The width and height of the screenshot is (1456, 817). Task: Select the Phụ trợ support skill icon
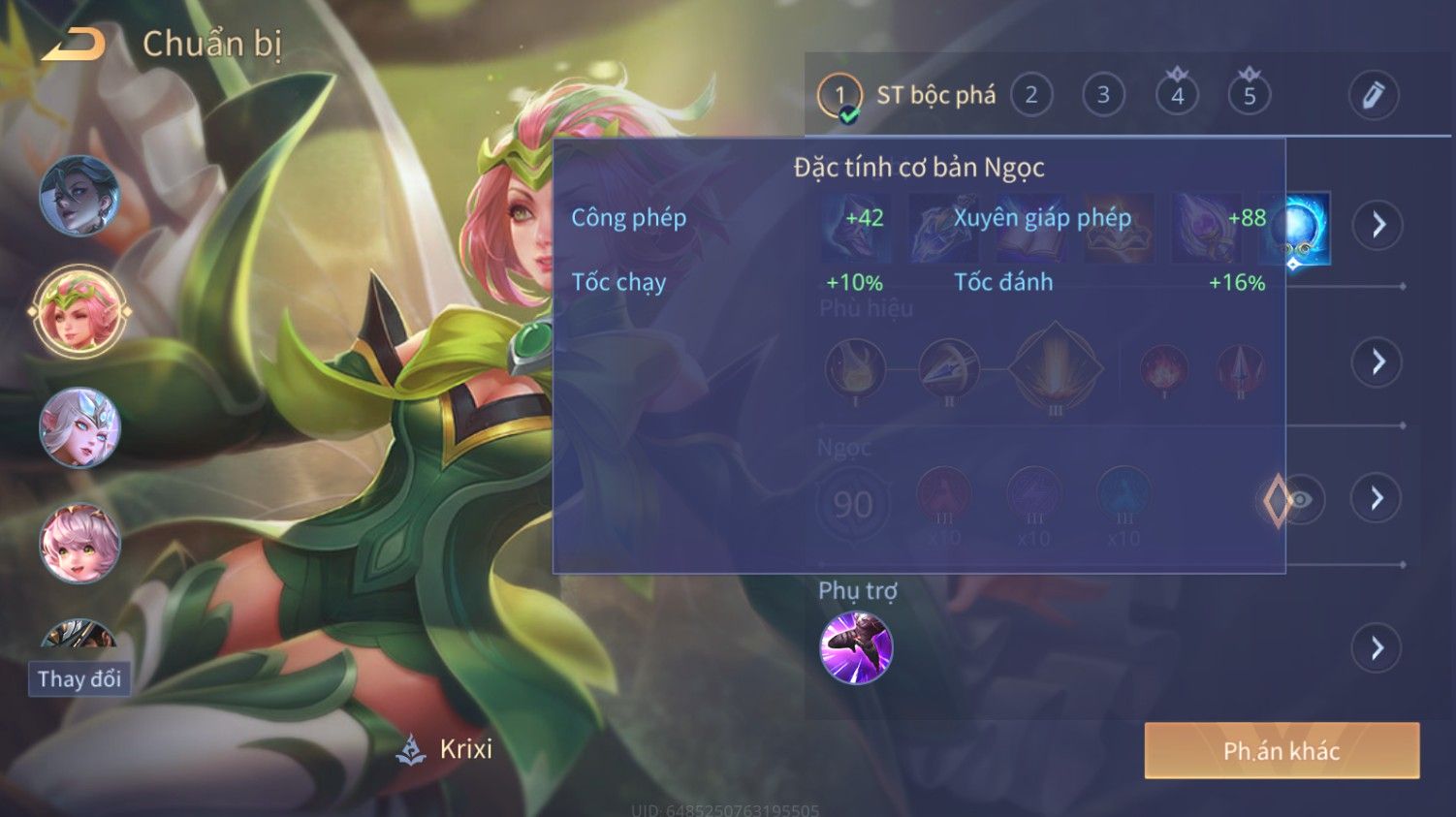coord(856,647)
